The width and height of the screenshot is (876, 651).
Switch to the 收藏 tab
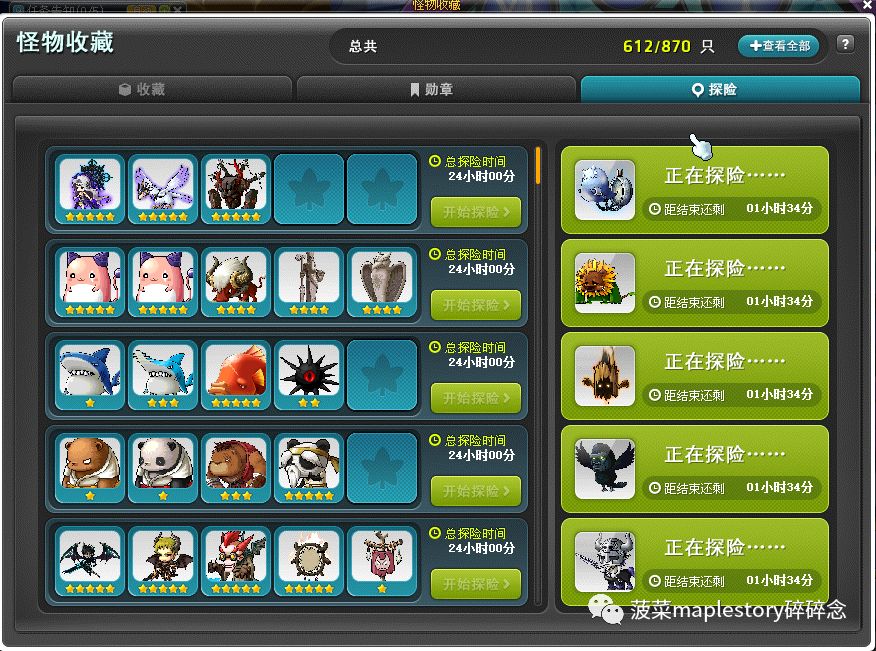point(151,90)
